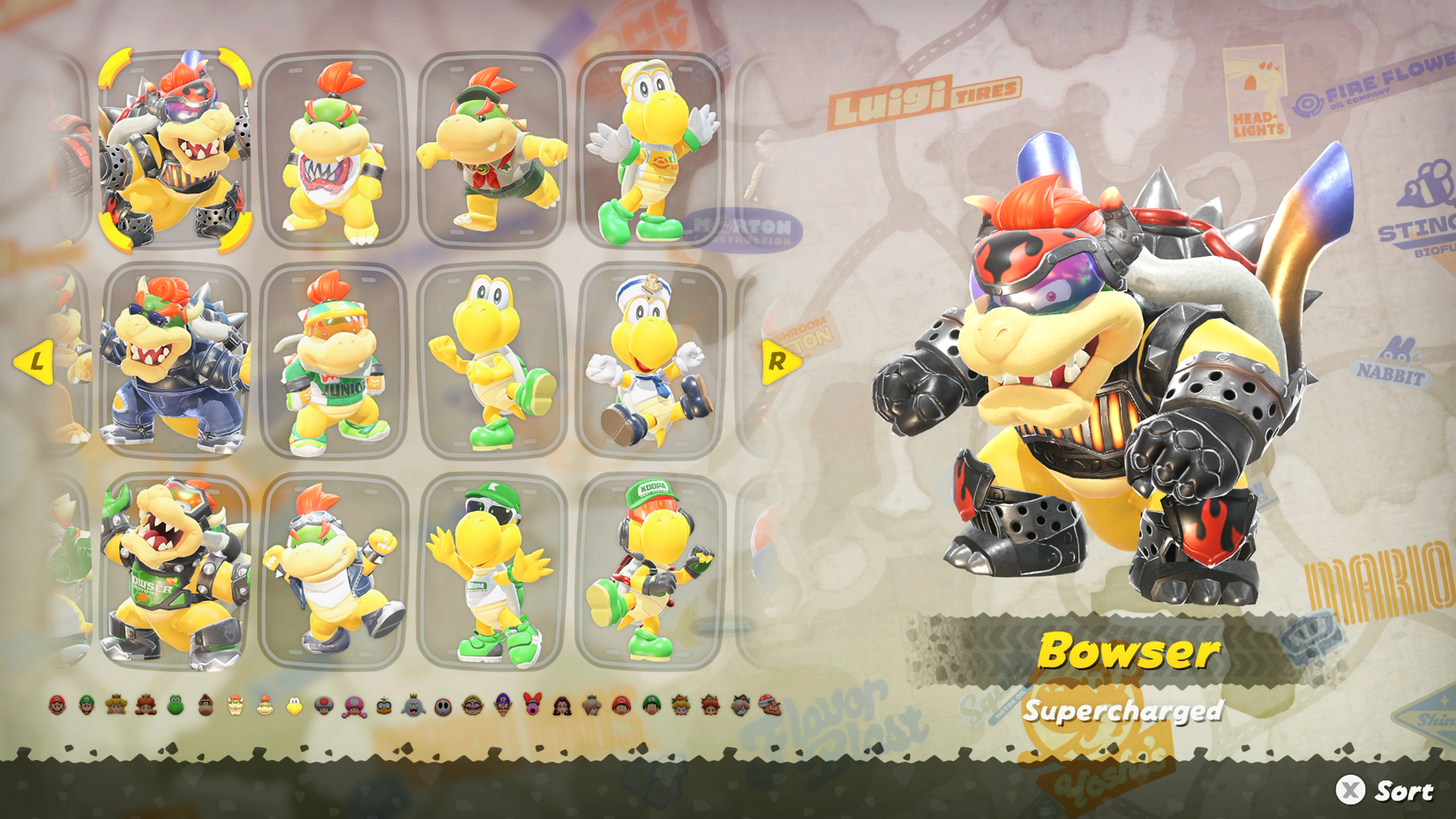
Task: Select Peach's icon in the roster row
Action: [x=115, y=706]
